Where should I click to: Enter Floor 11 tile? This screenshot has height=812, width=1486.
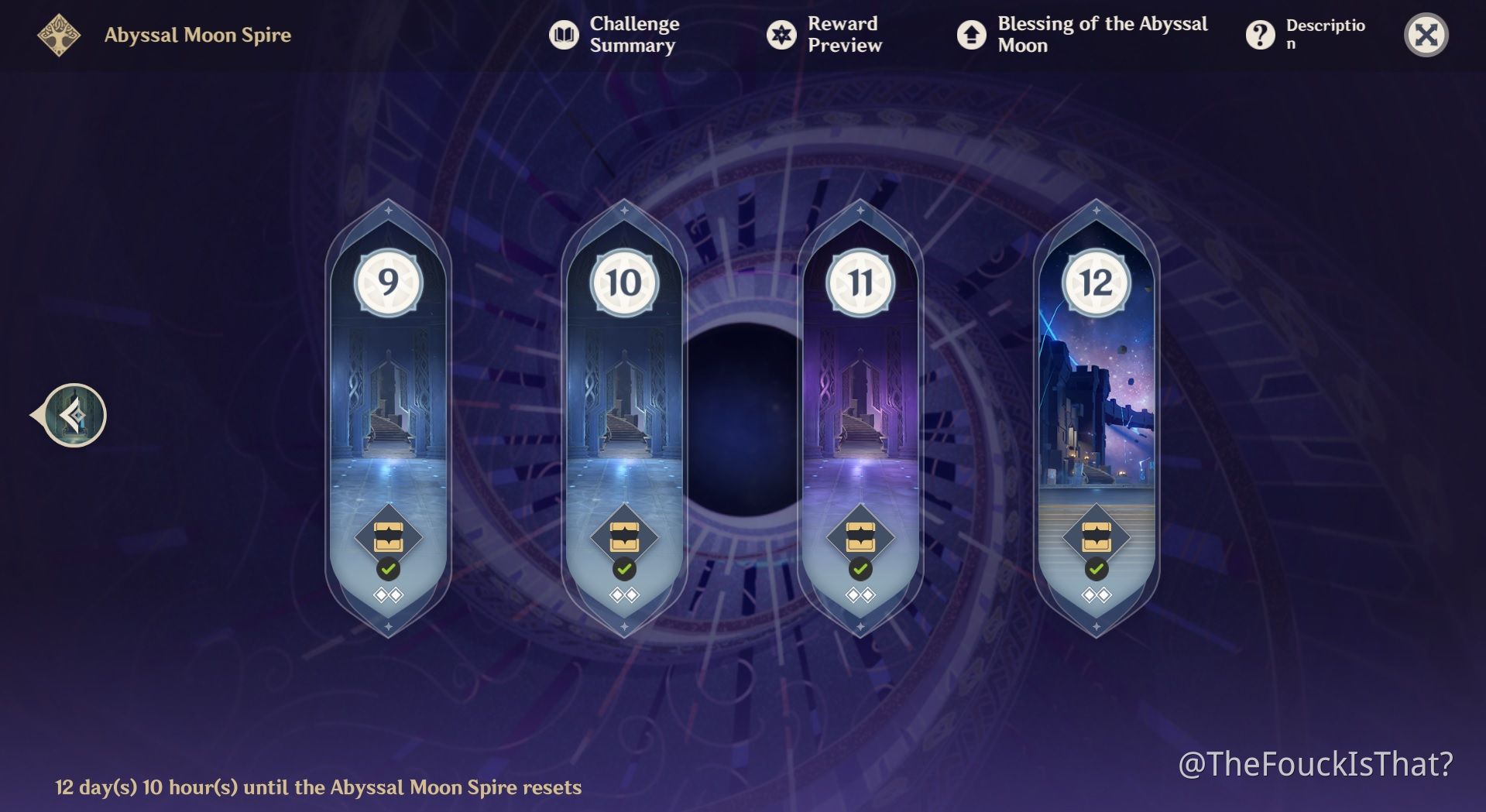pyautogui.click(x=860, y=418)
